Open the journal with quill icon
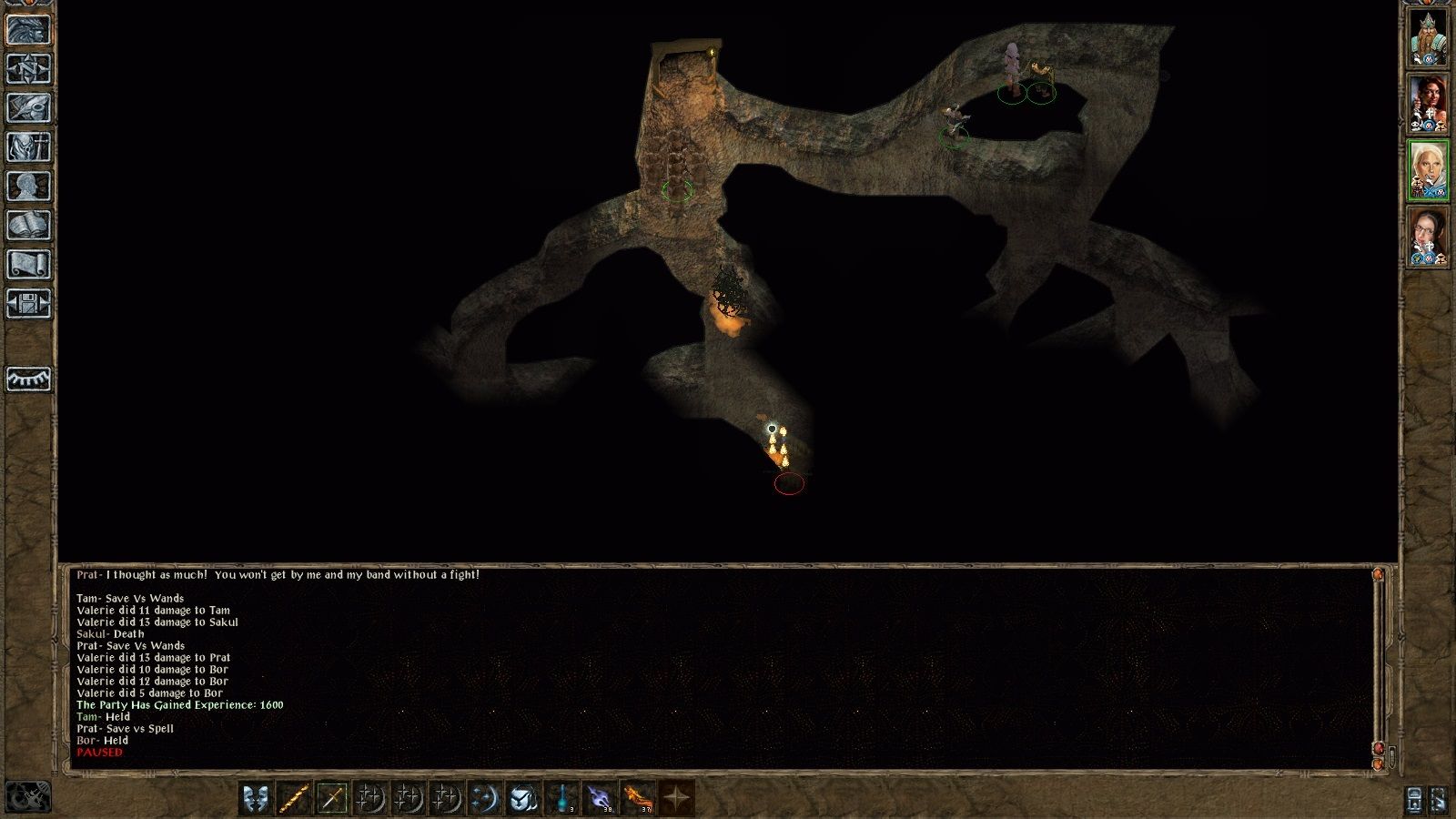The image size is (1456, 819). (x=28, y=107)
